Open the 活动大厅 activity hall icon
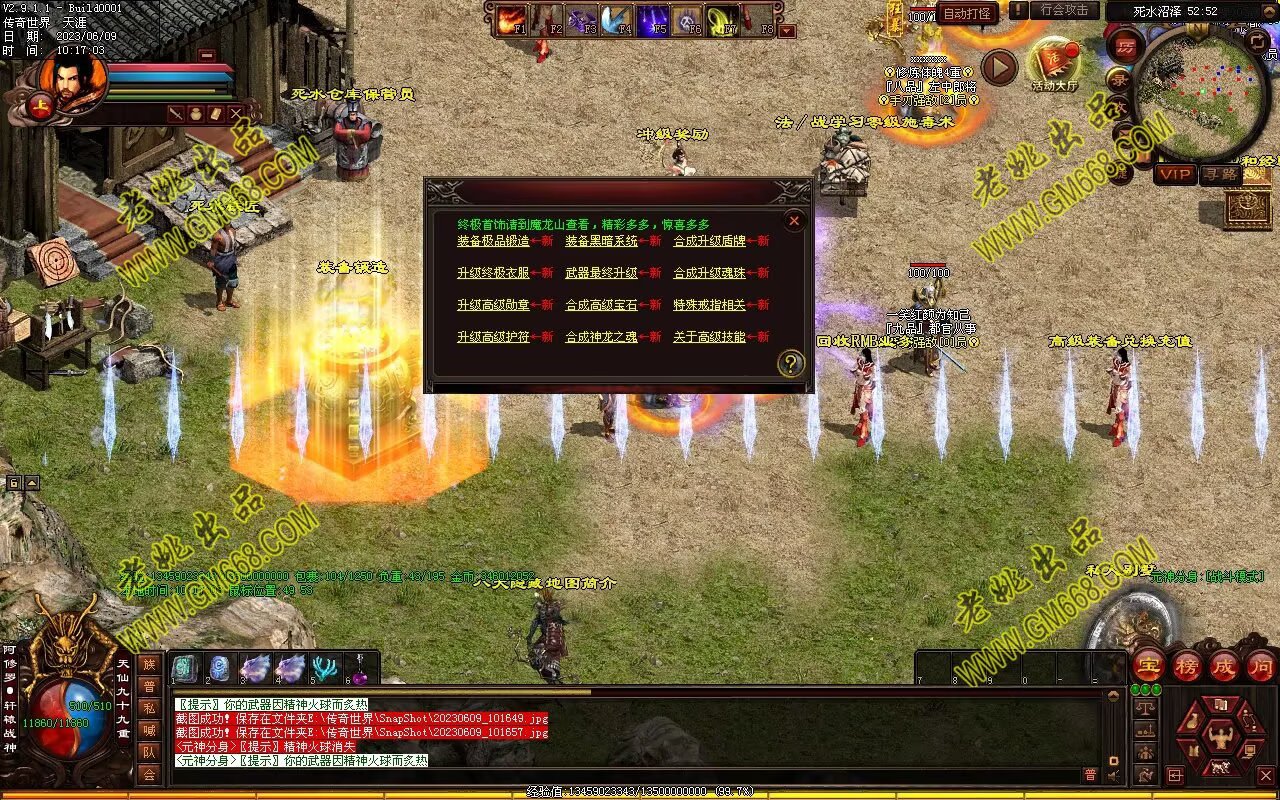This screenshot has width=1280, height=800. 1055,65
